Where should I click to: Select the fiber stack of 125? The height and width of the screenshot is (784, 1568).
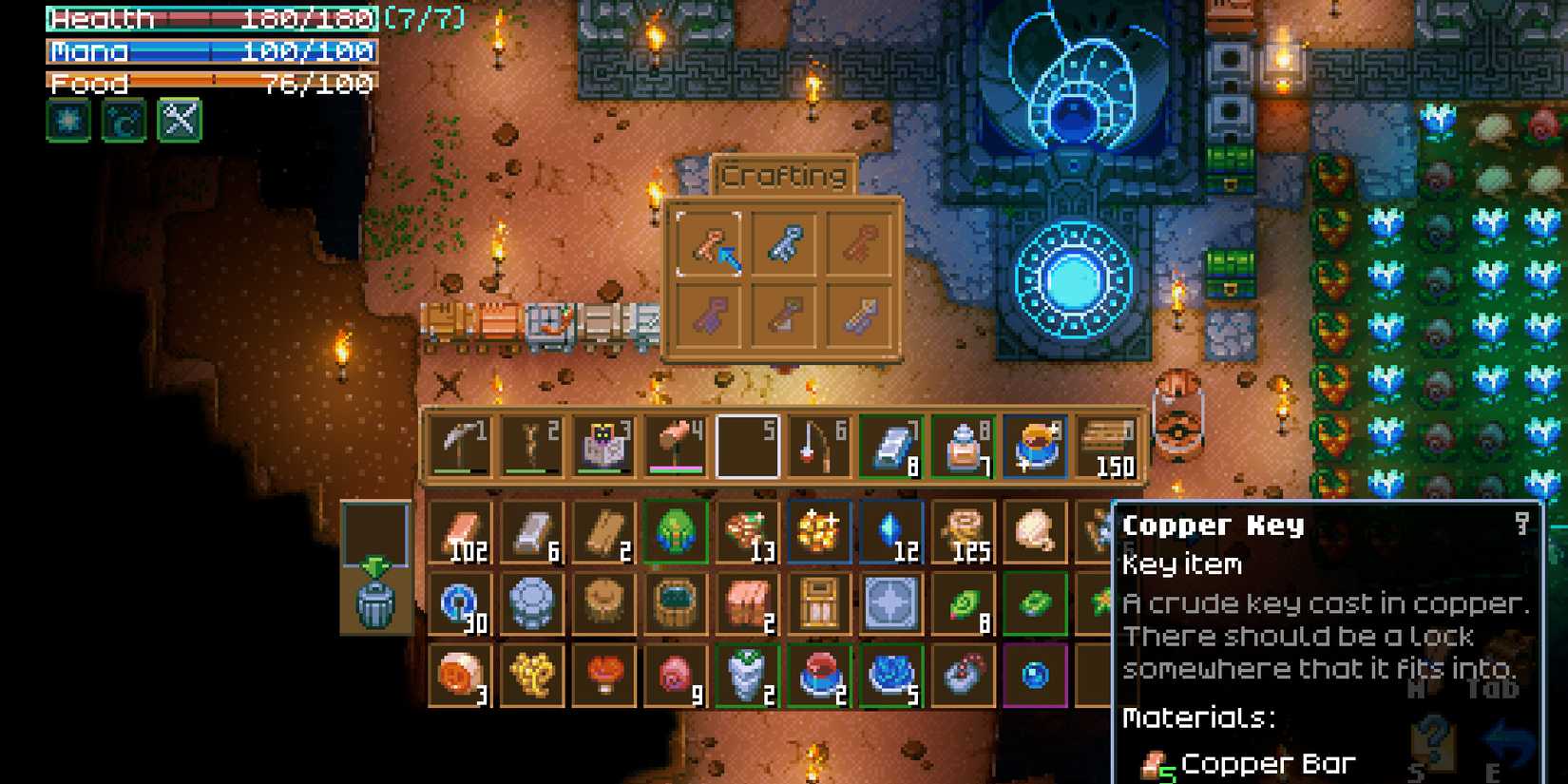point(963,532)
